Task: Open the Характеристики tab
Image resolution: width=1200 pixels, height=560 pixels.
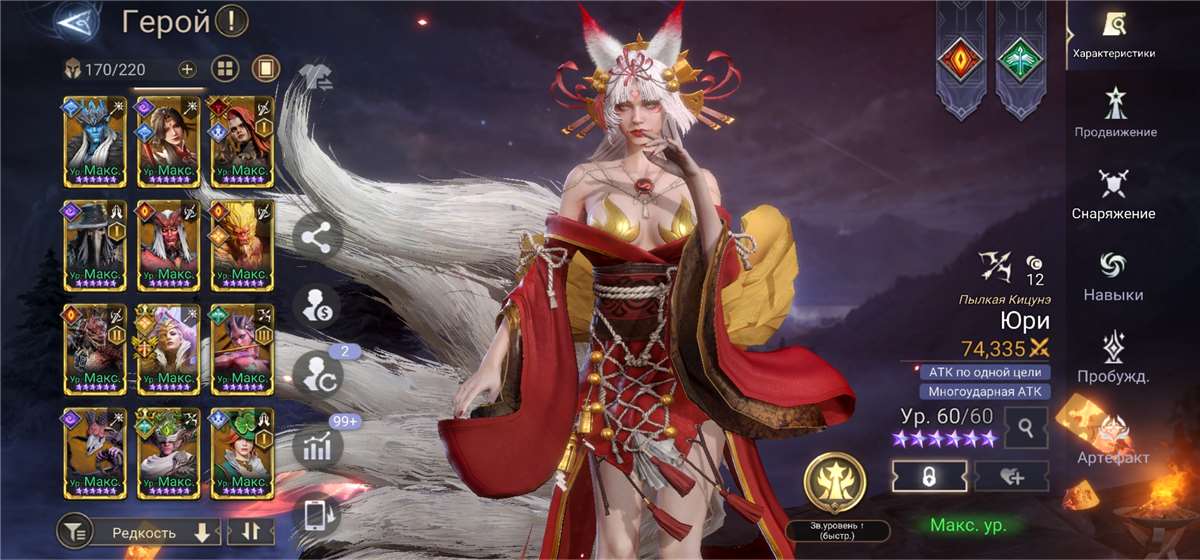Action: tap(1113, 33)
